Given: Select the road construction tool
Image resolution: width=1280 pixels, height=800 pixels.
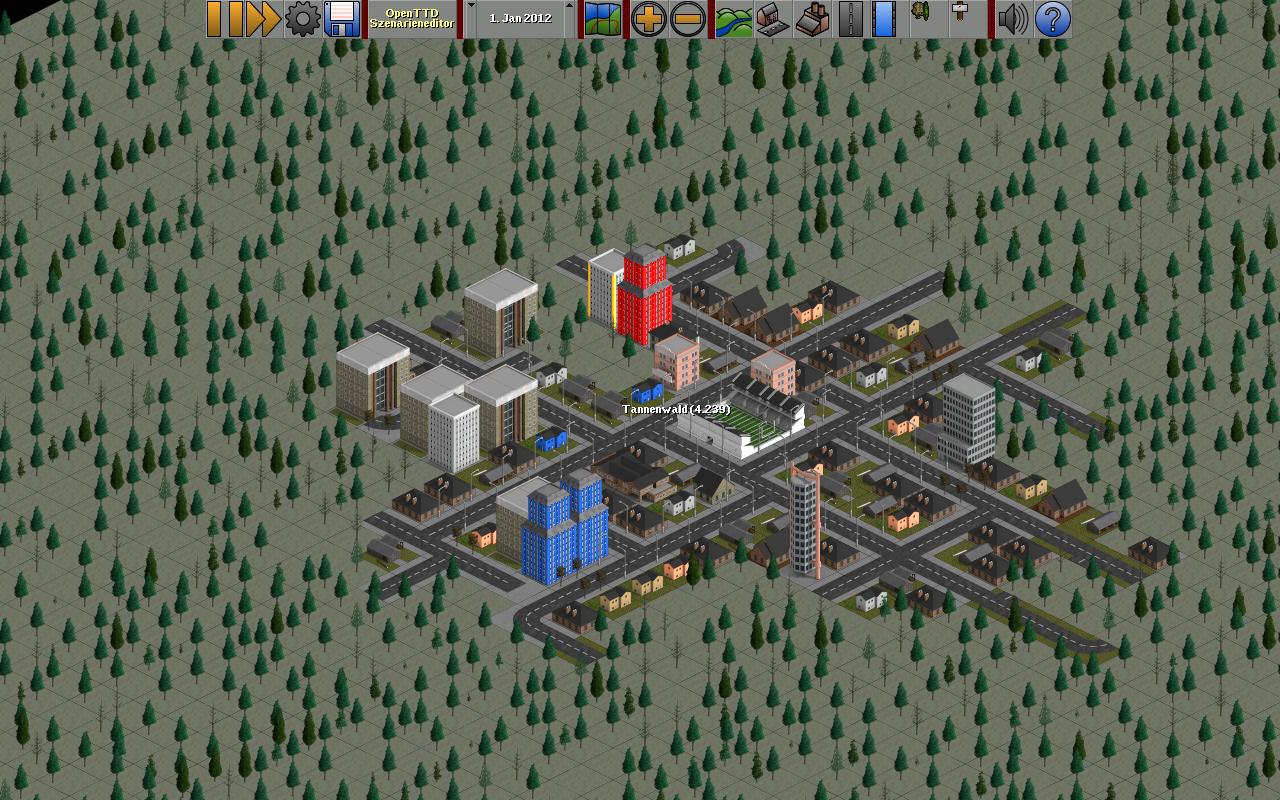Looking at the screenshot, I should tap(850, 19).
